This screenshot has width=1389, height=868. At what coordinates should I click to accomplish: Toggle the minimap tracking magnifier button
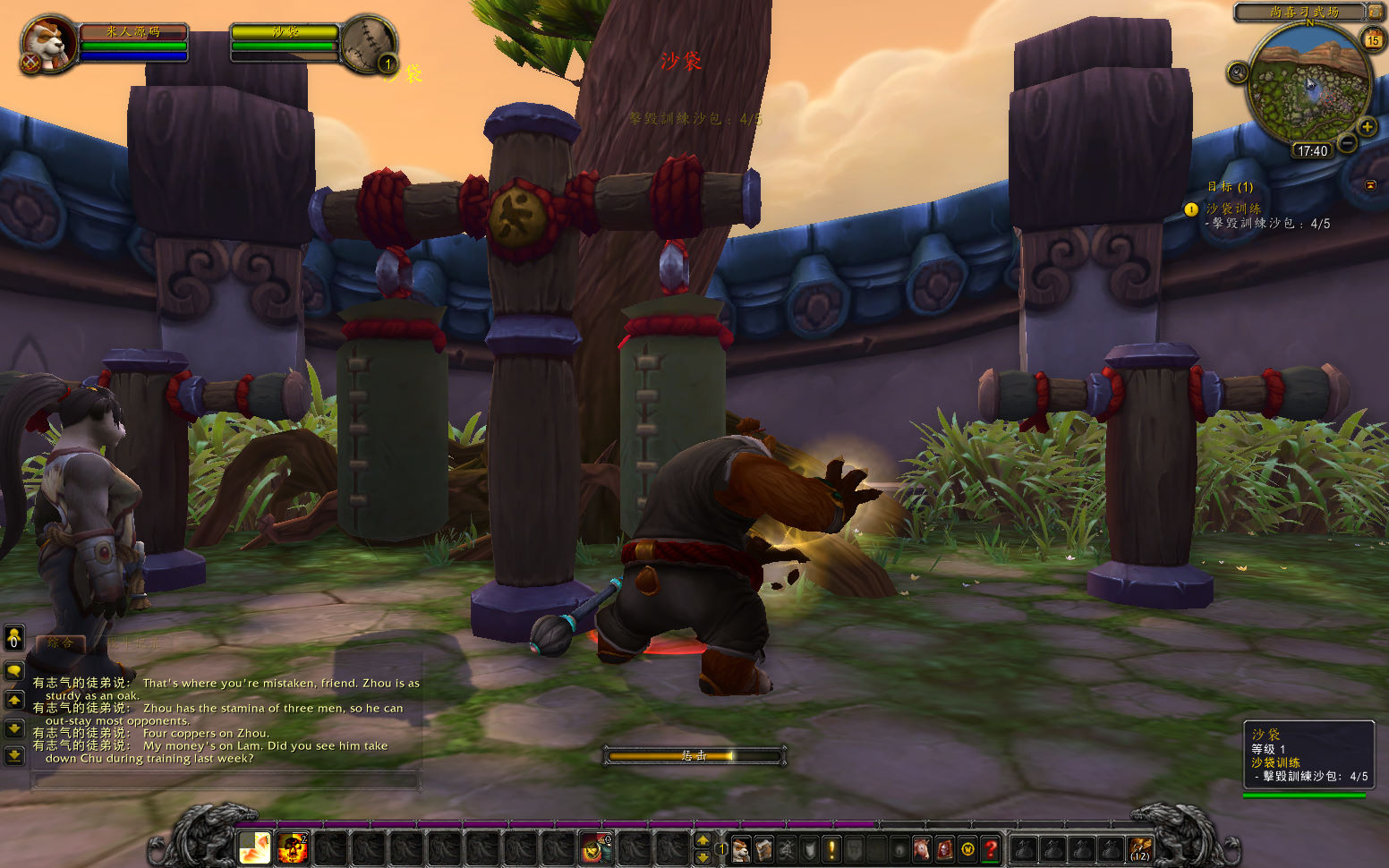click(1238, 72)
